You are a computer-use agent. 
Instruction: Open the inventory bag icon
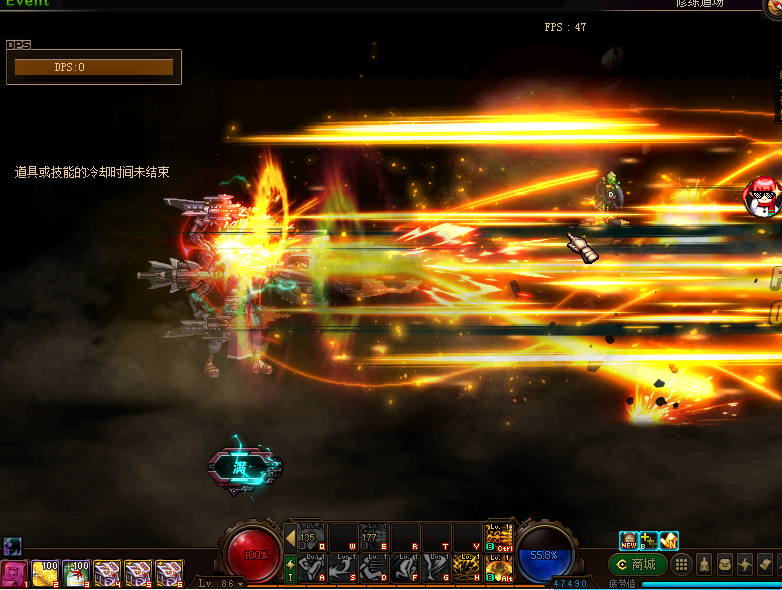tap(725, 565)
